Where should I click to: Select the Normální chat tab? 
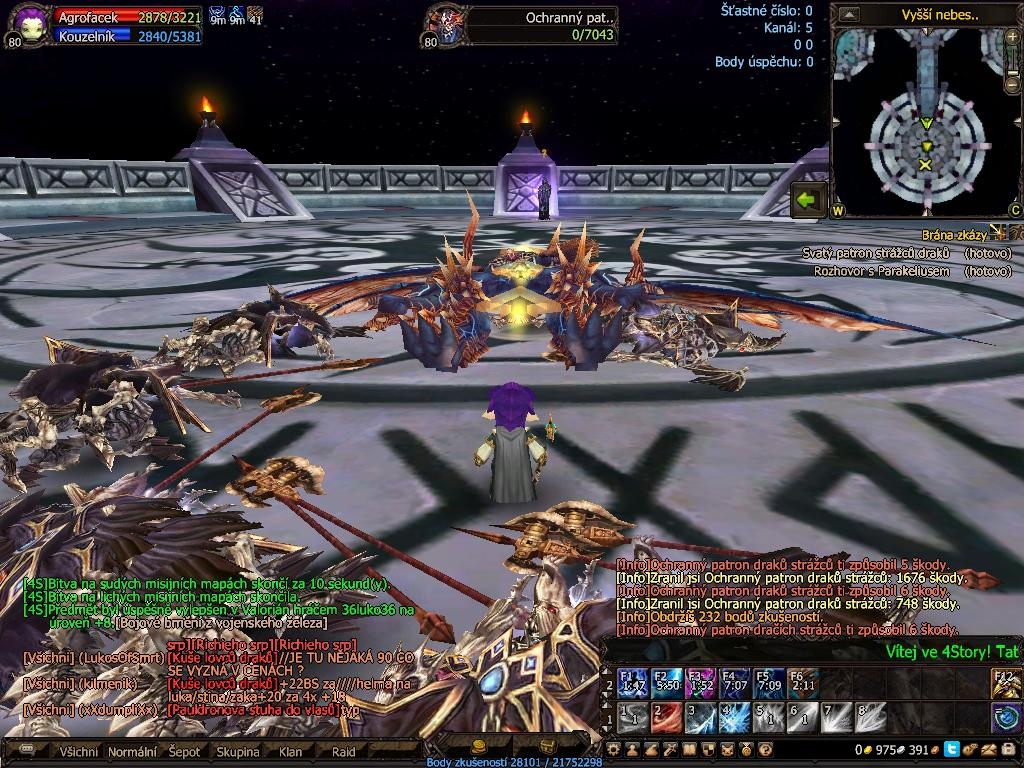coord(132,752)
